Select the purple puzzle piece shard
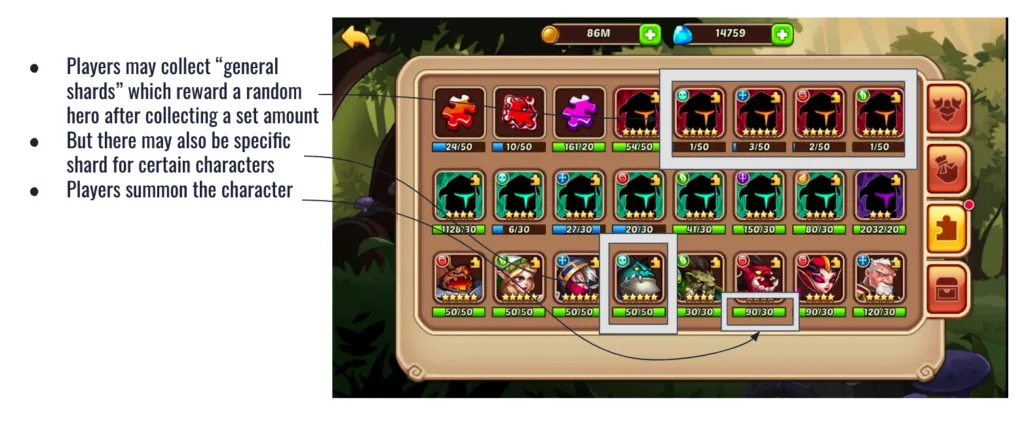 pos(579,112)
